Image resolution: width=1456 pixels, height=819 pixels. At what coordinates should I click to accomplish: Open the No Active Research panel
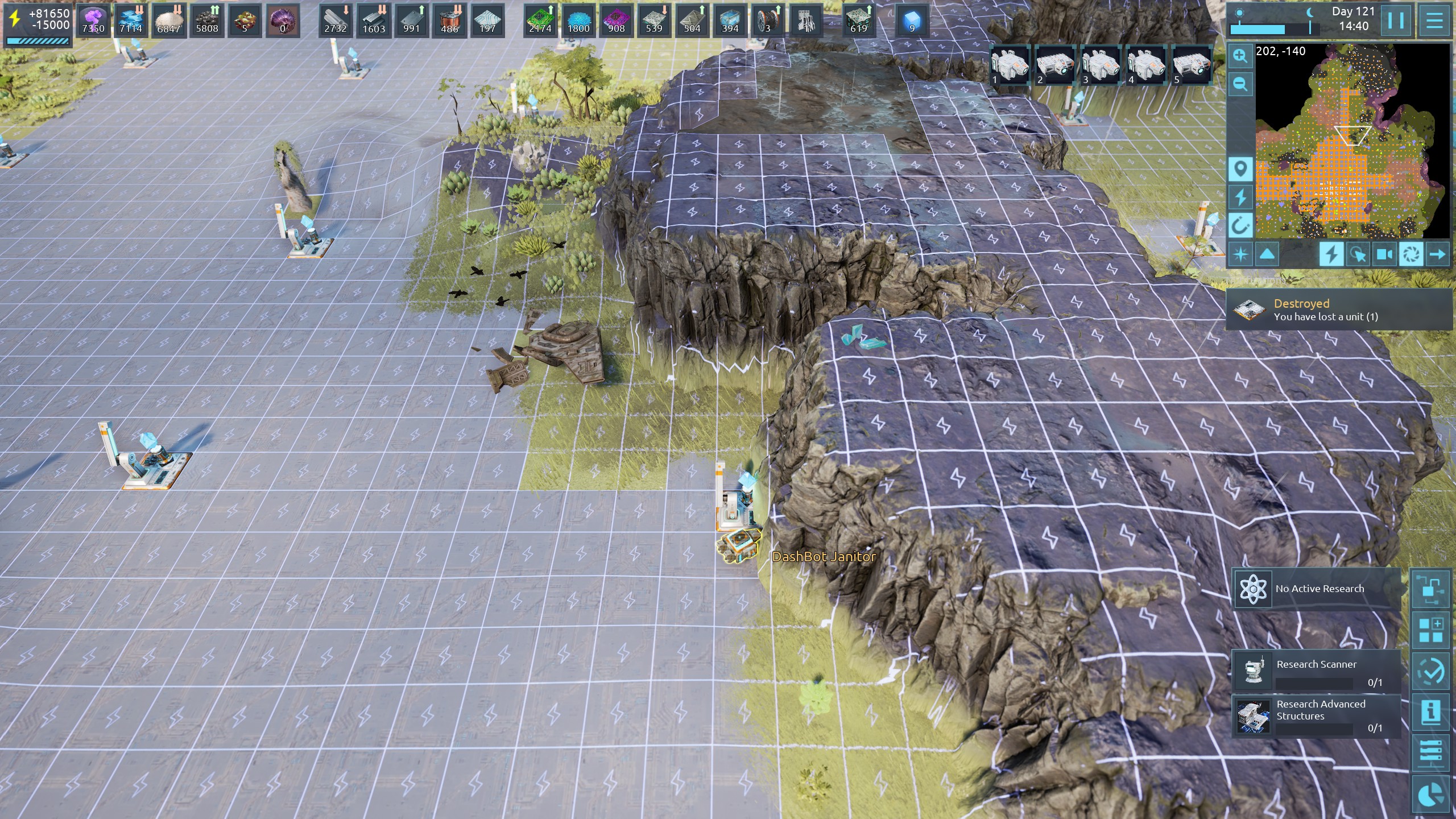pos(1316,589)
